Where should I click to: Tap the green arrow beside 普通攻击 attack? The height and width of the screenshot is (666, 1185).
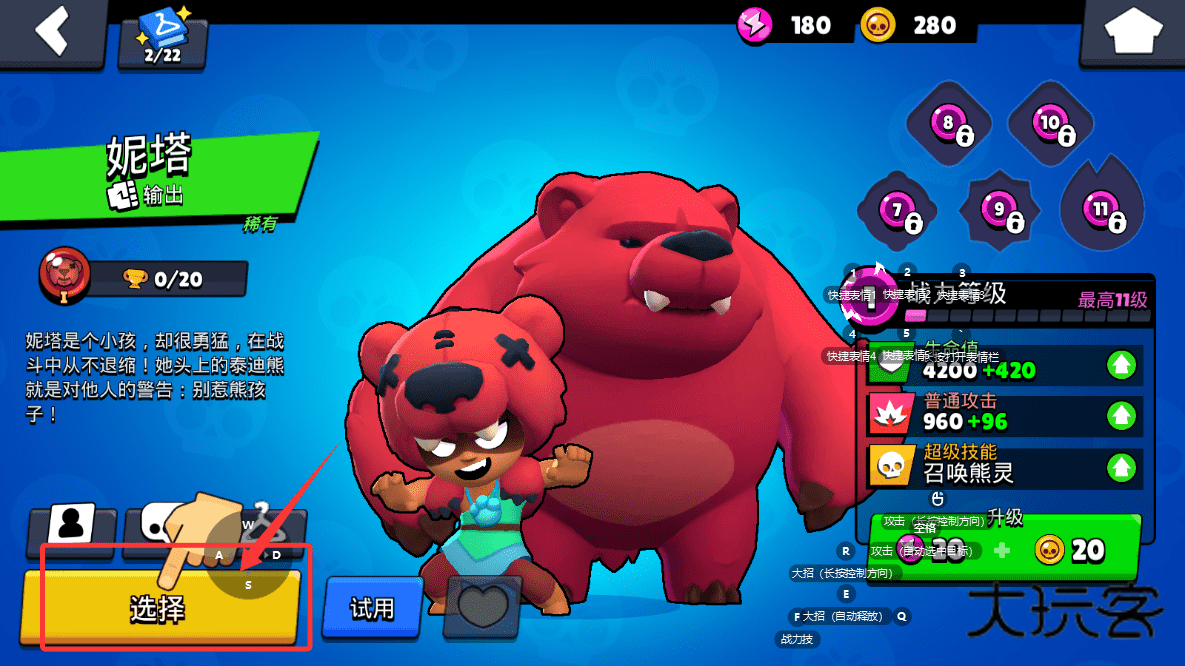pos(1122,415)
